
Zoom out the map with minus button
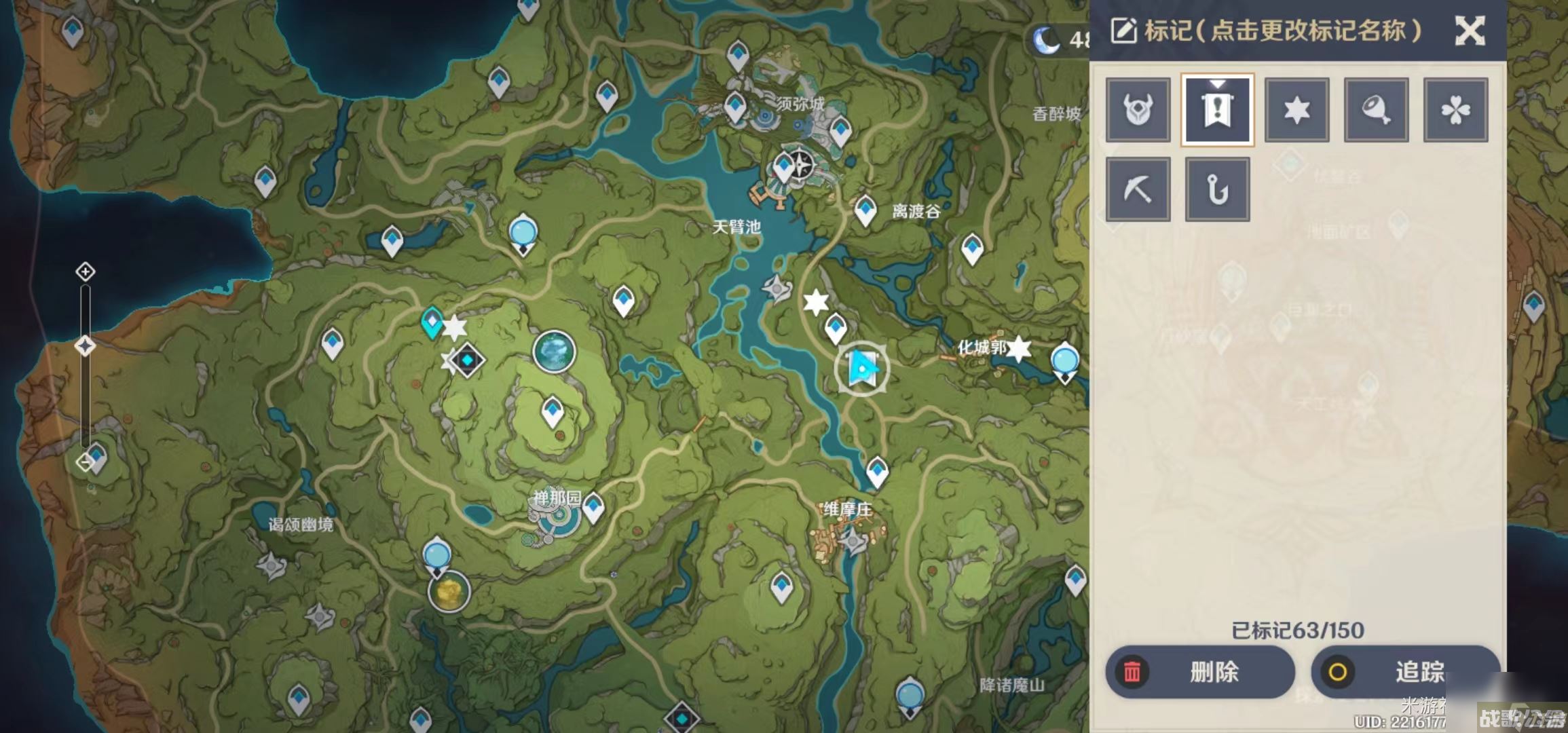pos(84,463)
